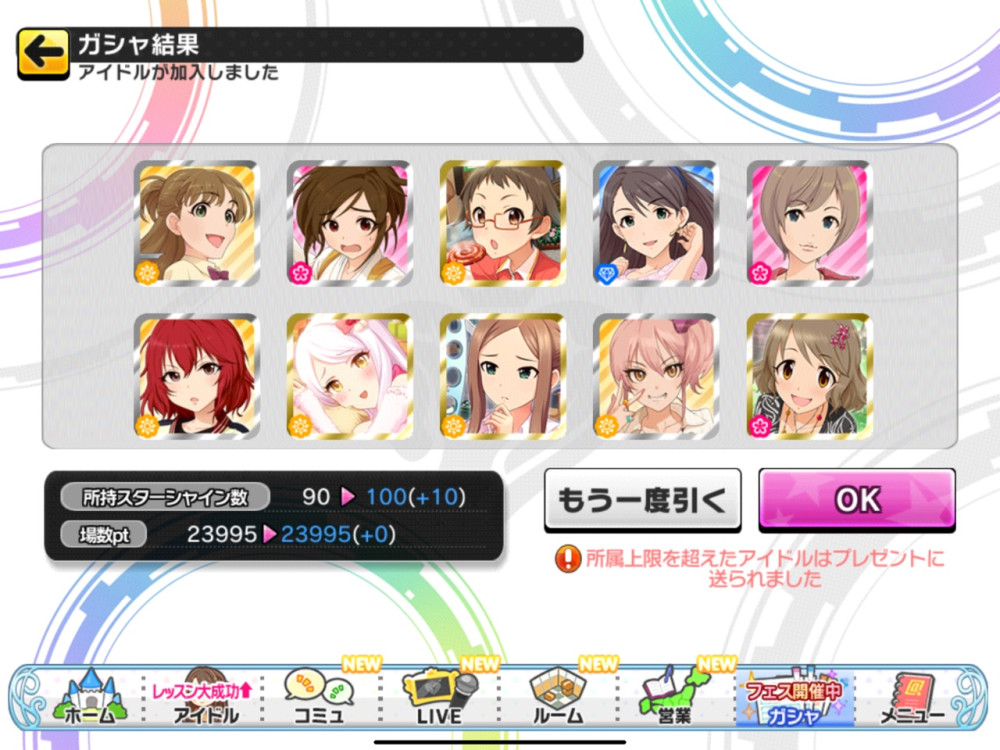Viewport: 1000px width, 750px height.
Task: Choose the pink twin-tailed idol card
Action: click(x=656, y=377)
